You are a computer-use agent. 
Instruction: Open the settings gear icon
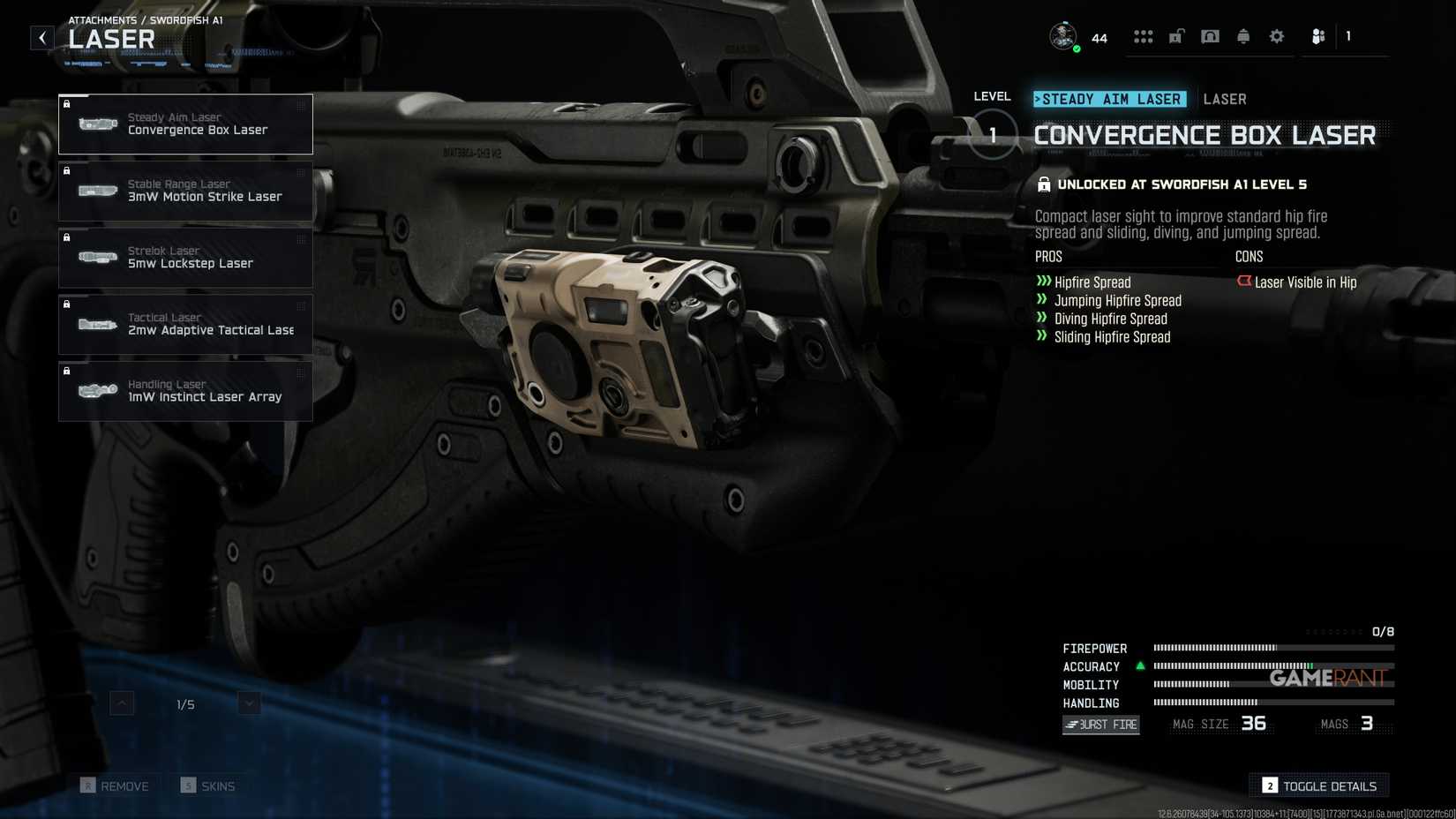[x=1276, y=36]
